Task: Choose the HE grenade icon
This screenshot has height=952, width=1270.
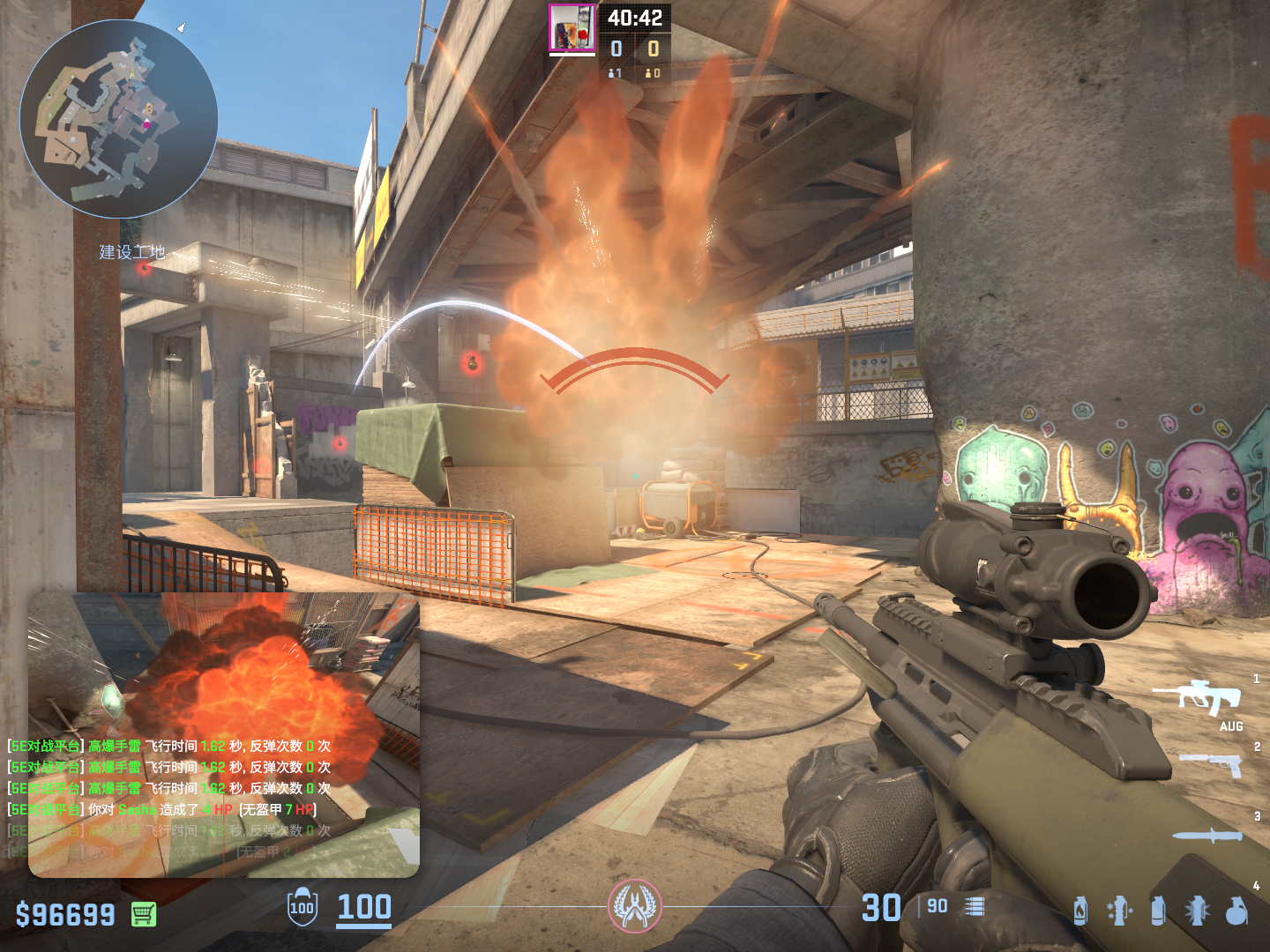Action: click(x=1236, y=910)
